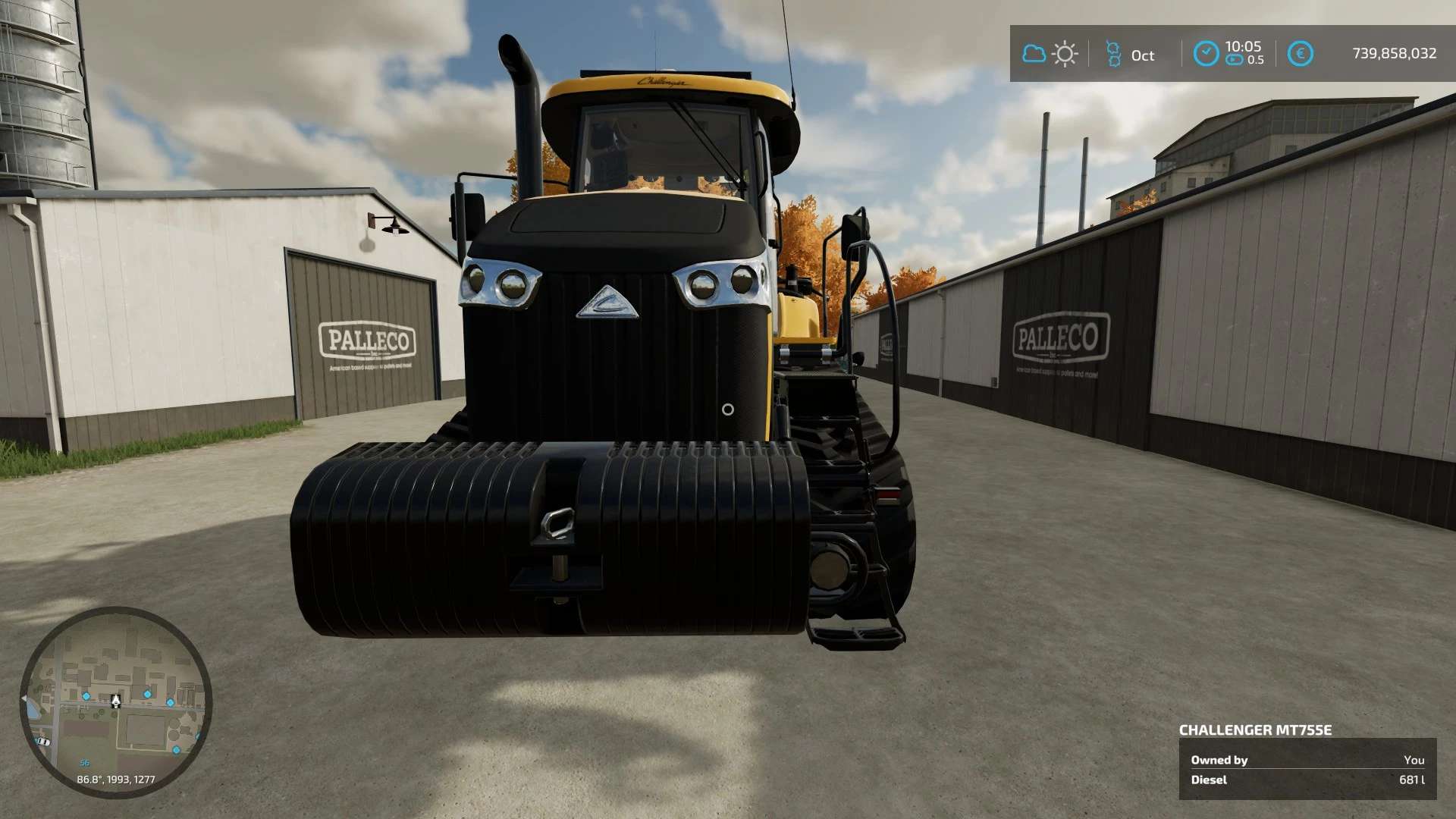Click the cloud and sun weather icon
This screenshot has width=1456, height=819.
pos(1050,54)
